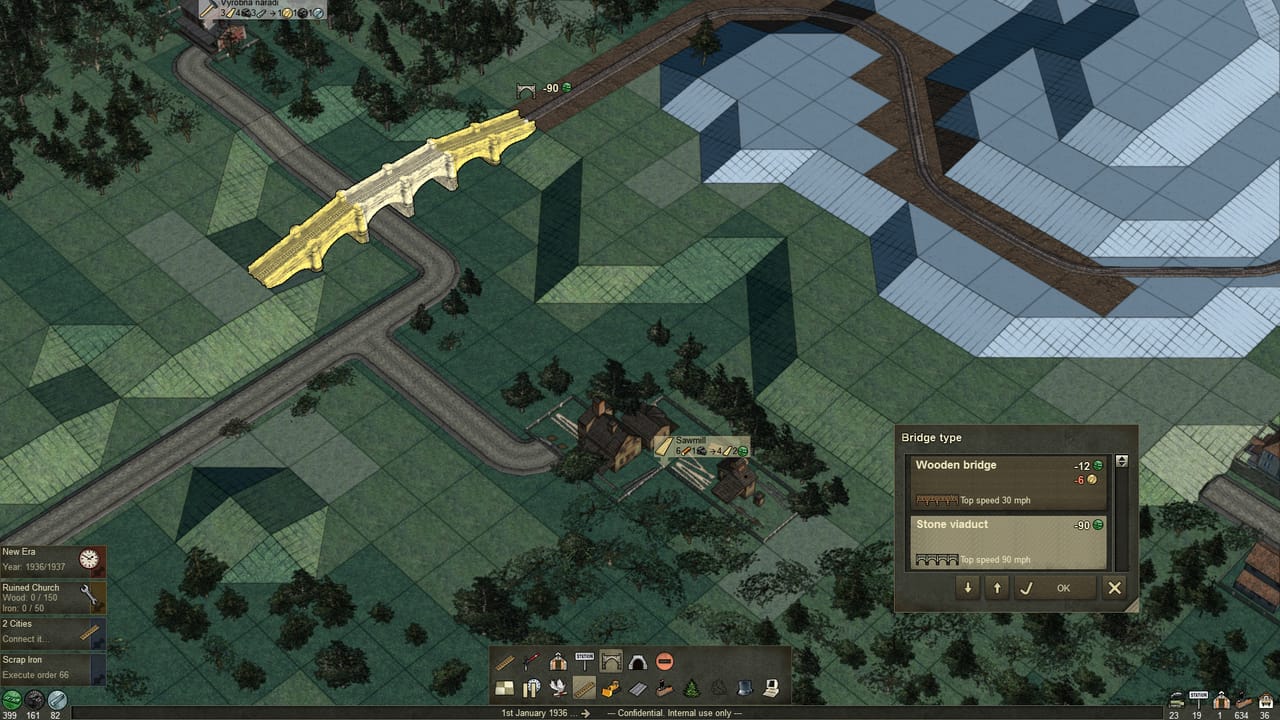Confirm bridge choice with the OK checkmark
This screenshot has height=720, width=1280.
1027,588
